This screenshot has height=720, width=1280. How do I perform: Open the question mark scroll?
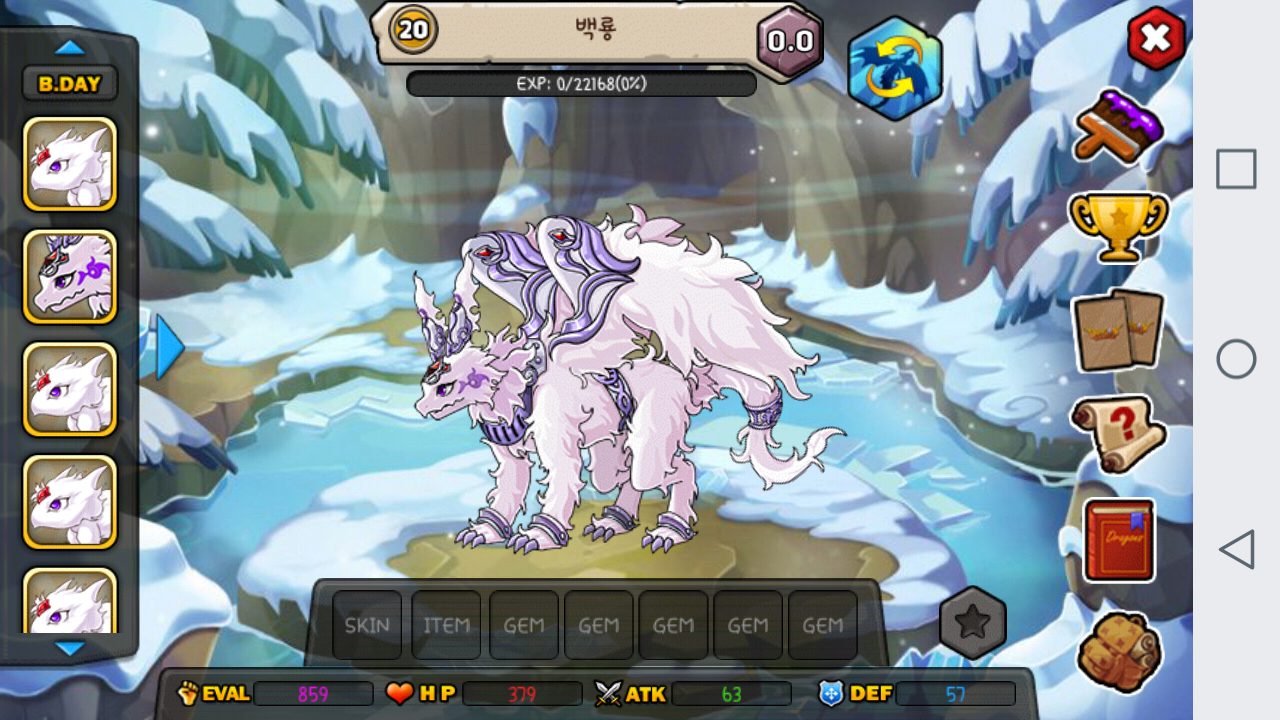(1118, 434)
